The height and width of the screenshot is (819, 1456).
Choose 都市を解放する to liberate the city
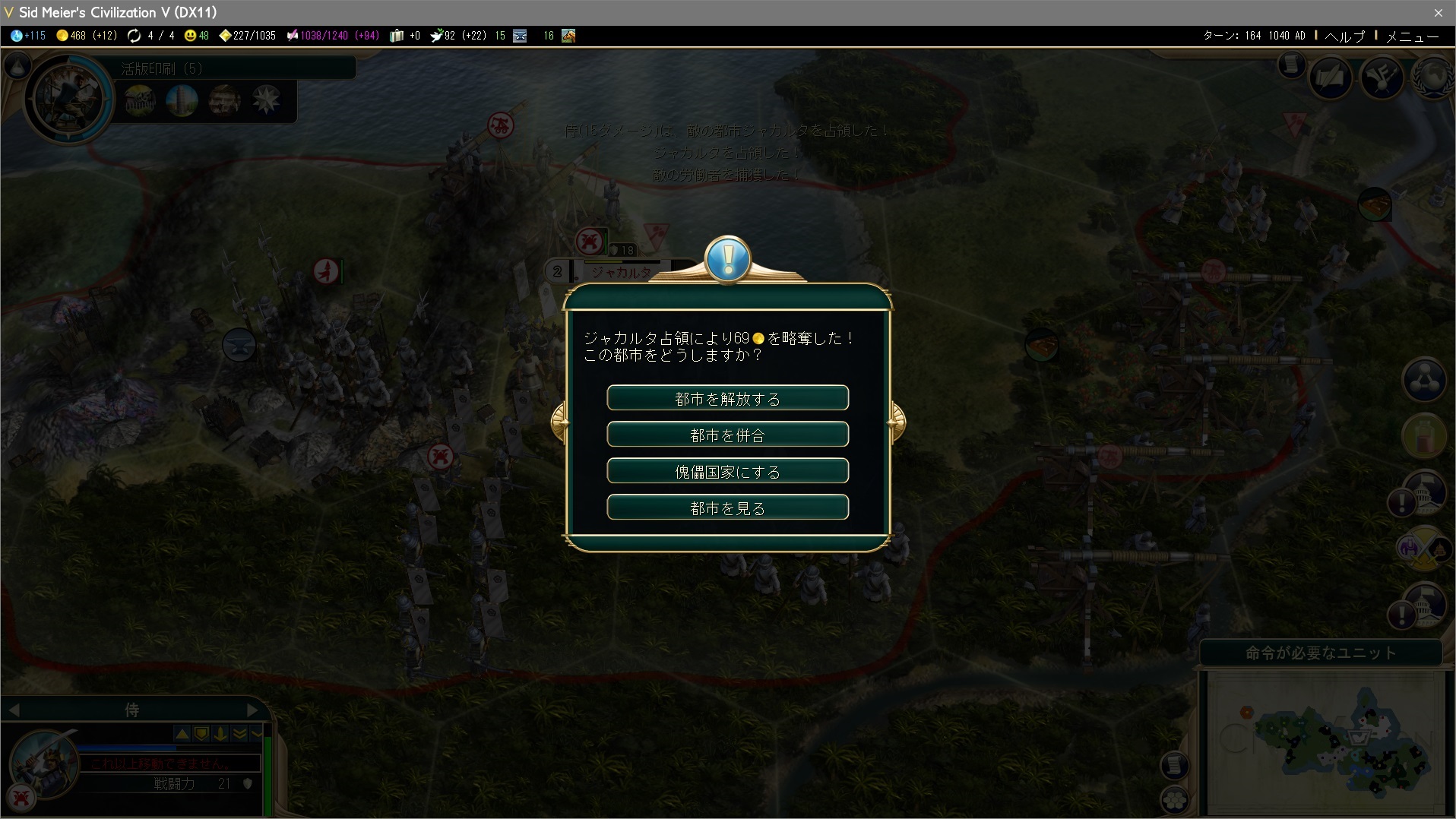[727, 398]
